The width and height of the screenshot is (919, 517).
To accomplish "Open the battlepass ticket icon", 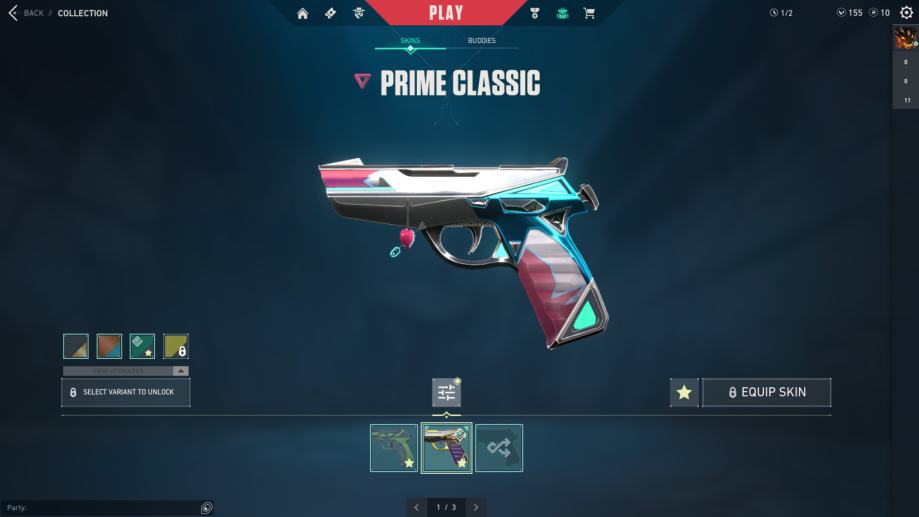I will coord(330,13).
